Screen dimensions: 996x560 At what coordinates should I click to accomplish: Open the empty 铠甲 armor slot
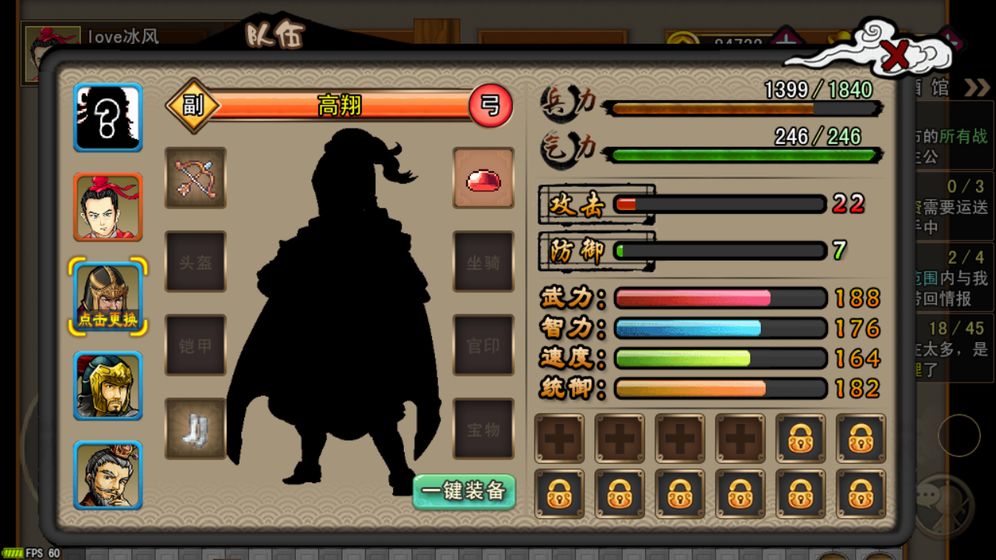coord(195,346)
